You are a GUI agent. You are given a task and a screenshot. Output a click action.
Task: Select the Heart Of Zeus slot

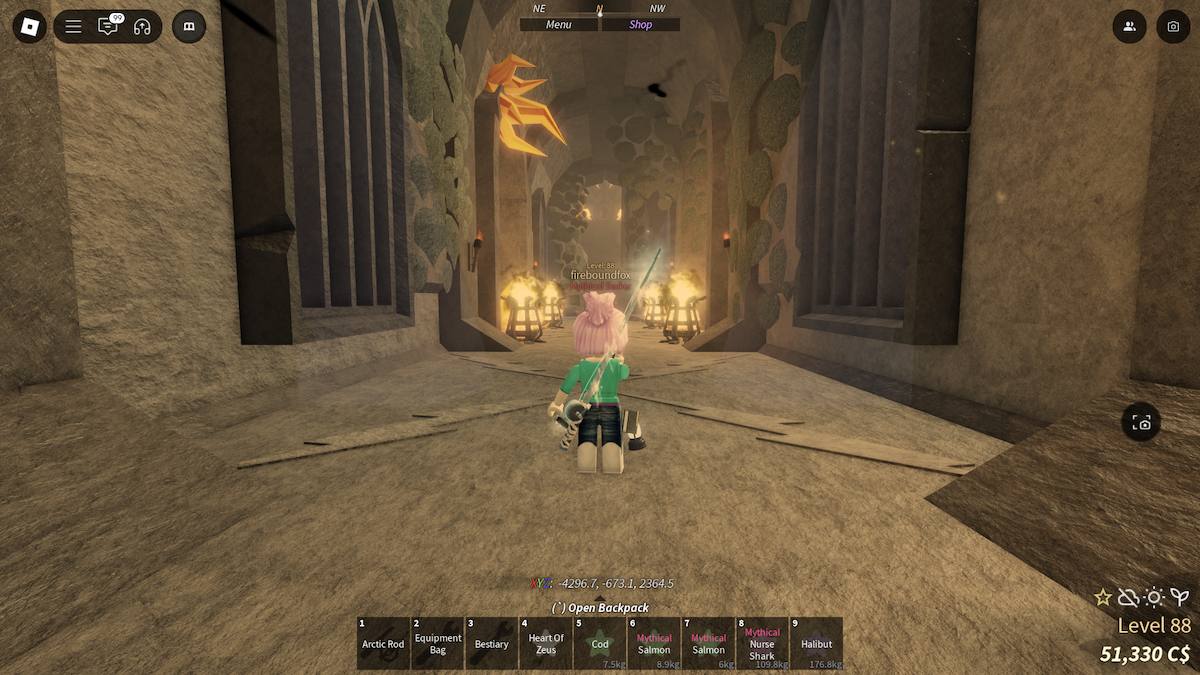(546, 643)
